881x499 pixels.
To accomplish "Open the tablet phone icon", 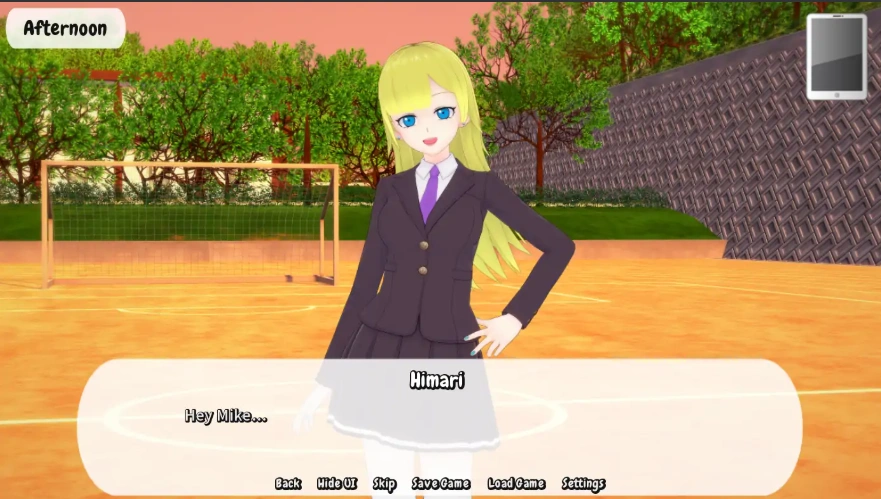I will (837, 56).
